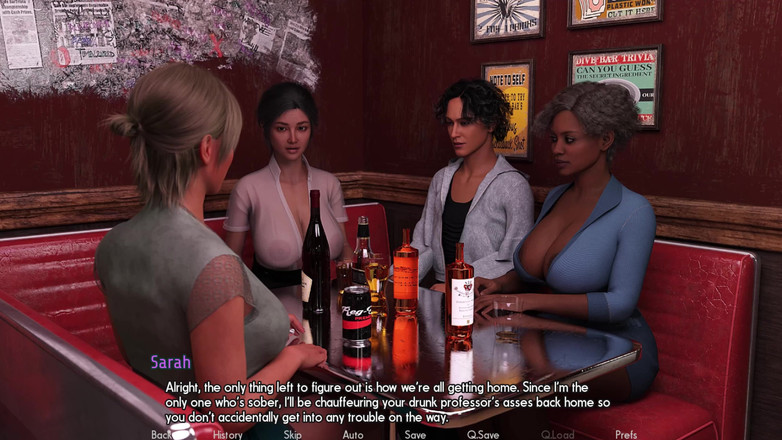Open the Prefs settings menu
782x440 pixels.
point(626,434)
